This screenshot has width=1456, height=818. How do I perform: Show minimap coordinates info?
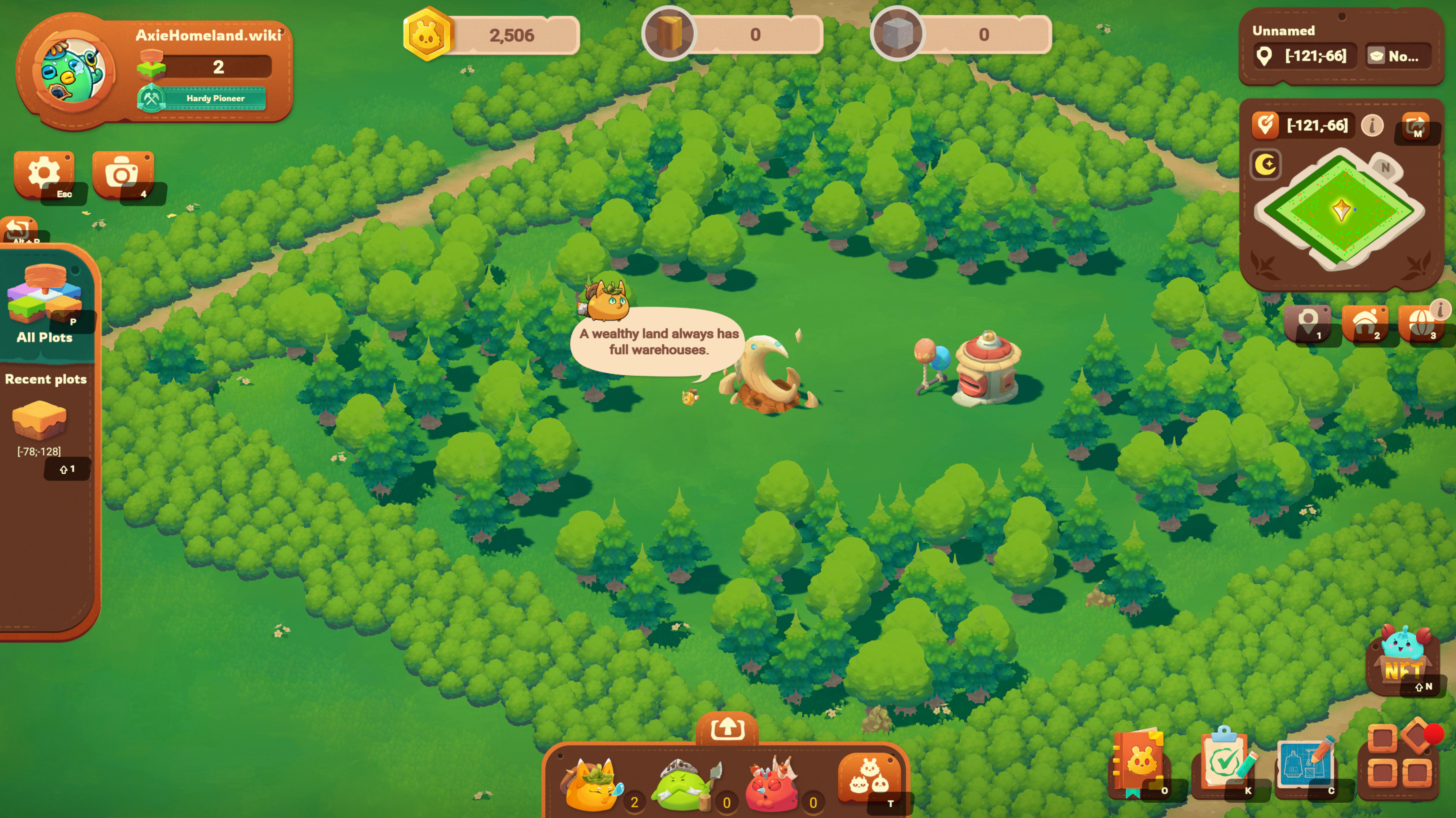coord(1372,125)
